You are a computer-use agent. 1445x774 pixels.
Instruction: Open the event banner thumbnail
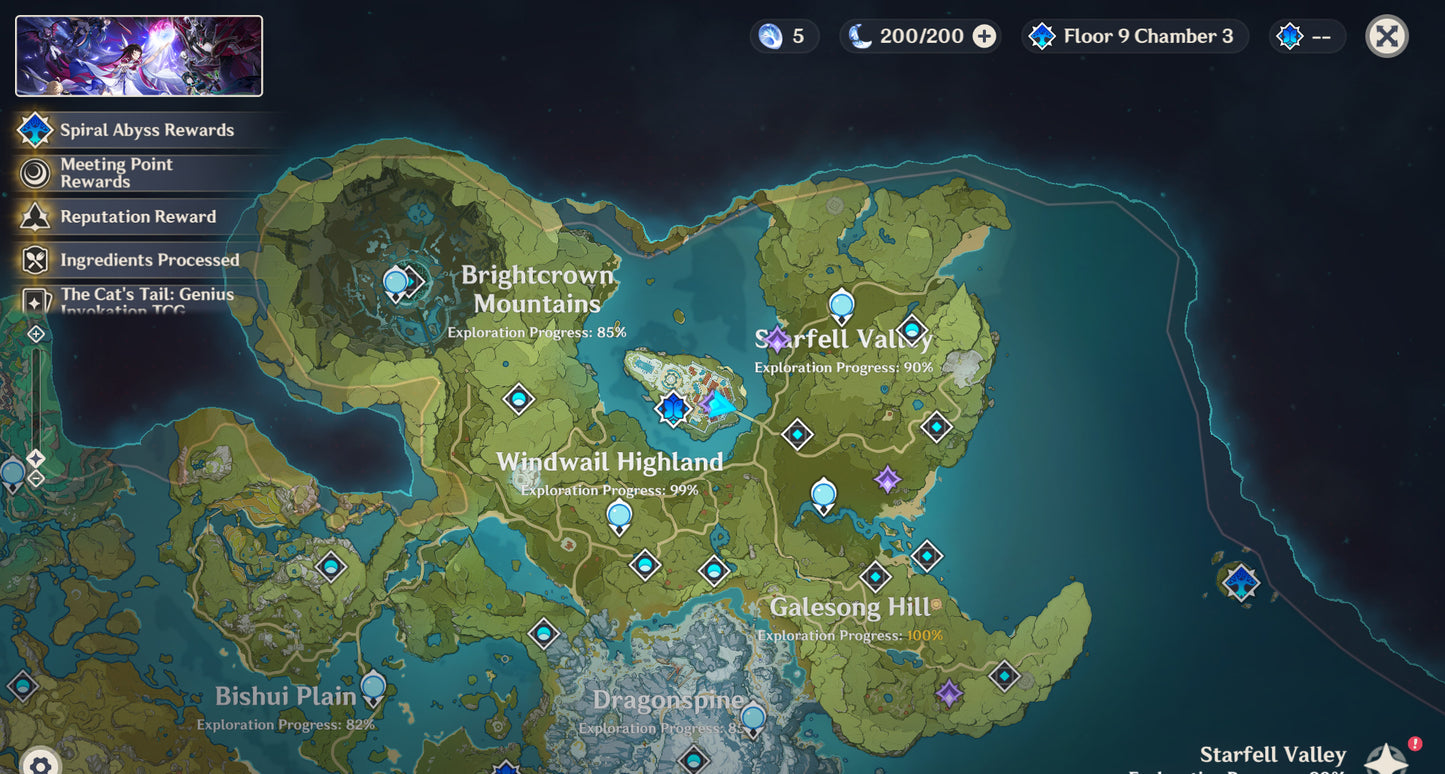click(x=139, y=56)
